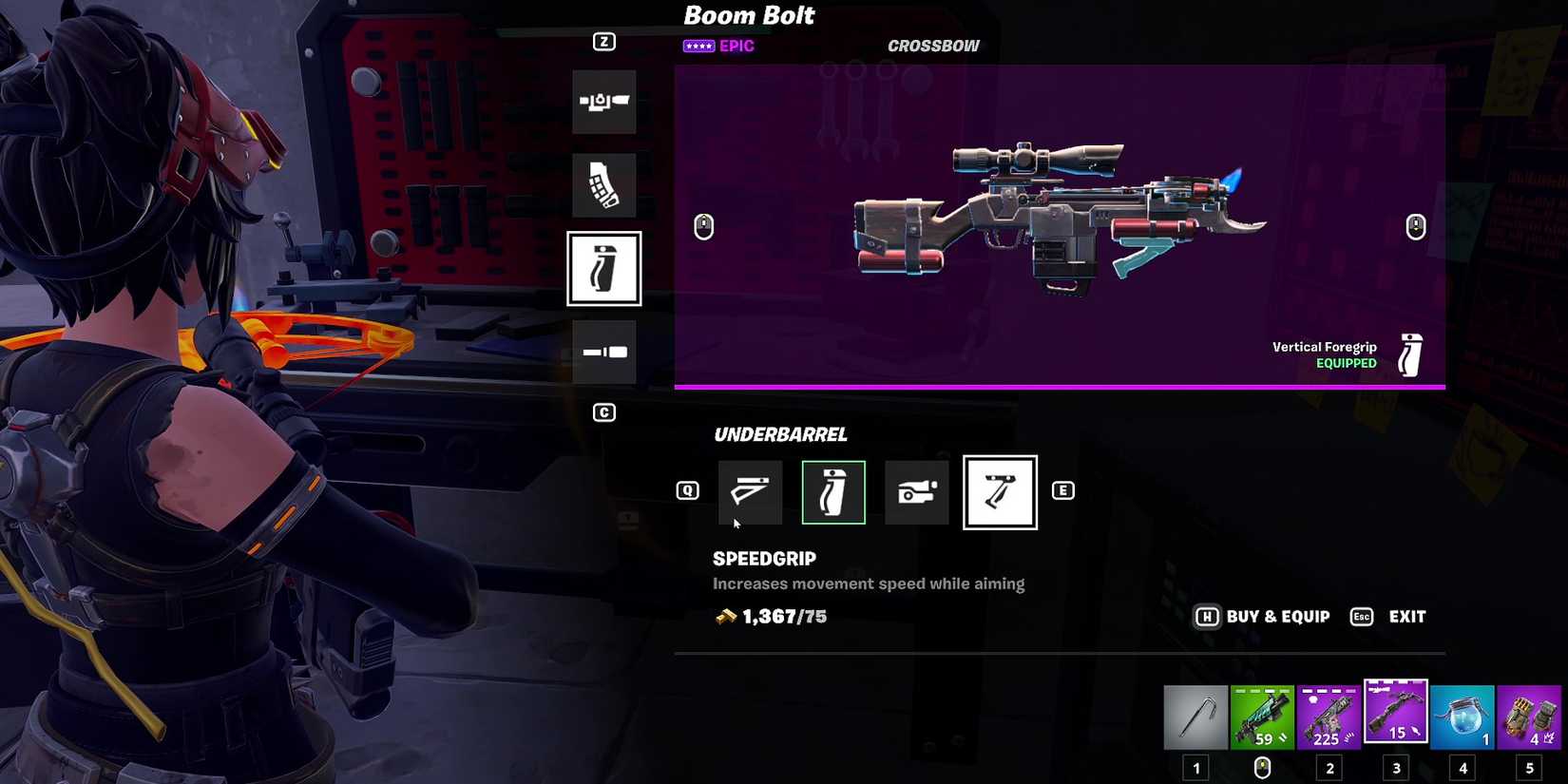Select the Speedgrip underbarrel attachment
1568x784 pixels.
[x=1000, y=492]
